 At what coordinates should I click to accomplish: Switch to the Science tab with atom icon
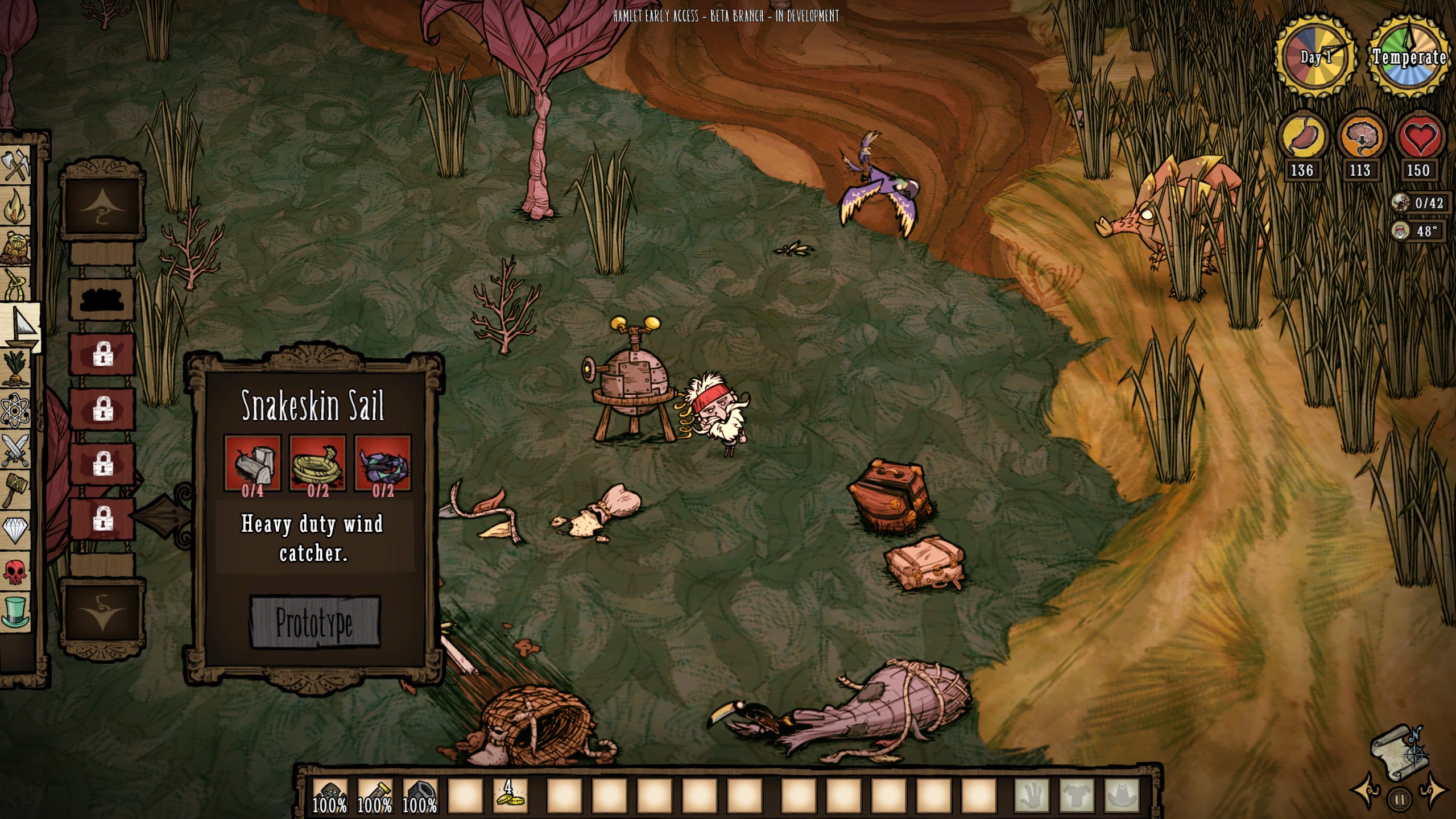tap(16, 409)
